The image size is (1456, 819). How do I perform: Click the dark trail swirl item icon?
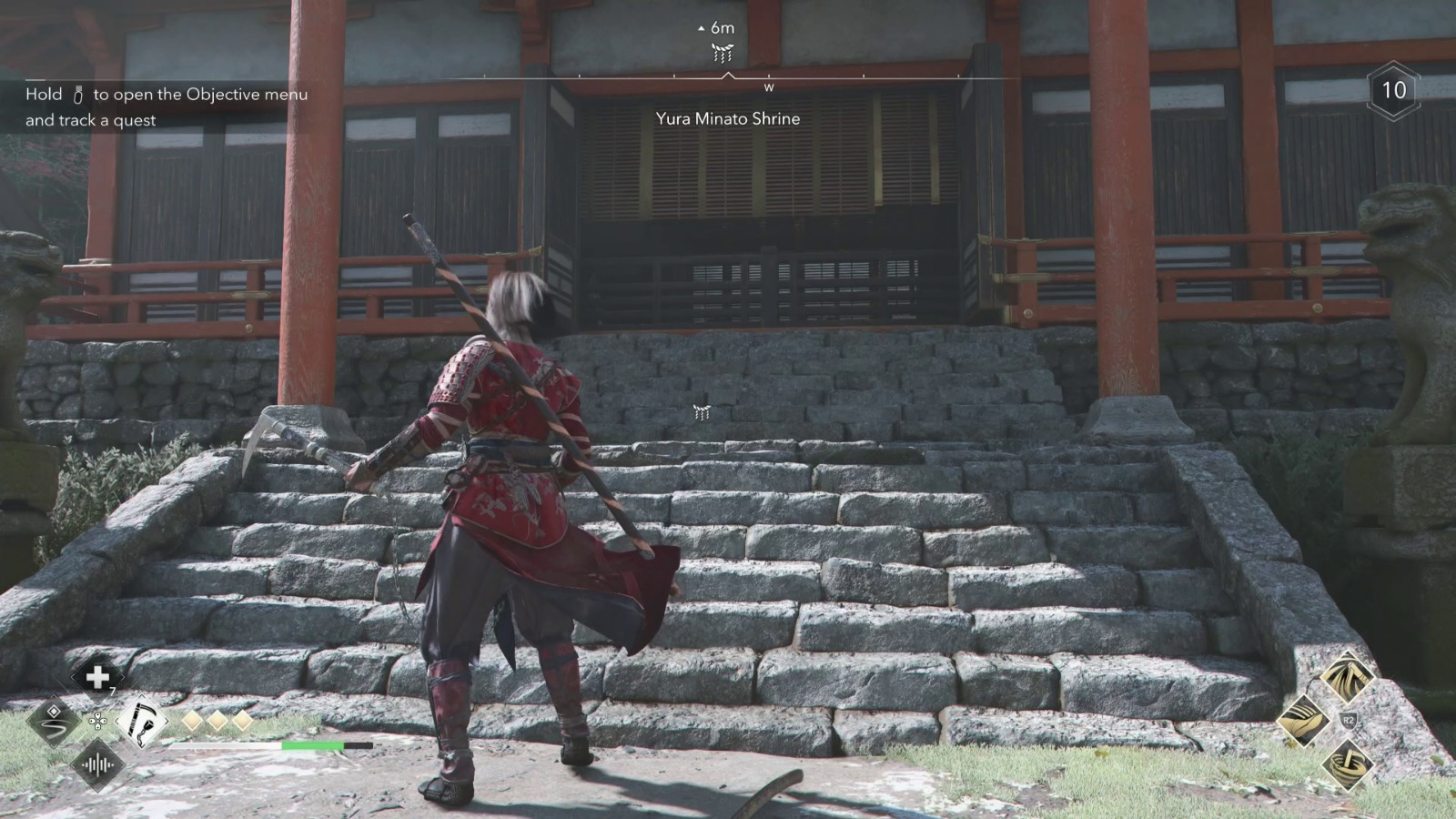[x=53, y=722]
